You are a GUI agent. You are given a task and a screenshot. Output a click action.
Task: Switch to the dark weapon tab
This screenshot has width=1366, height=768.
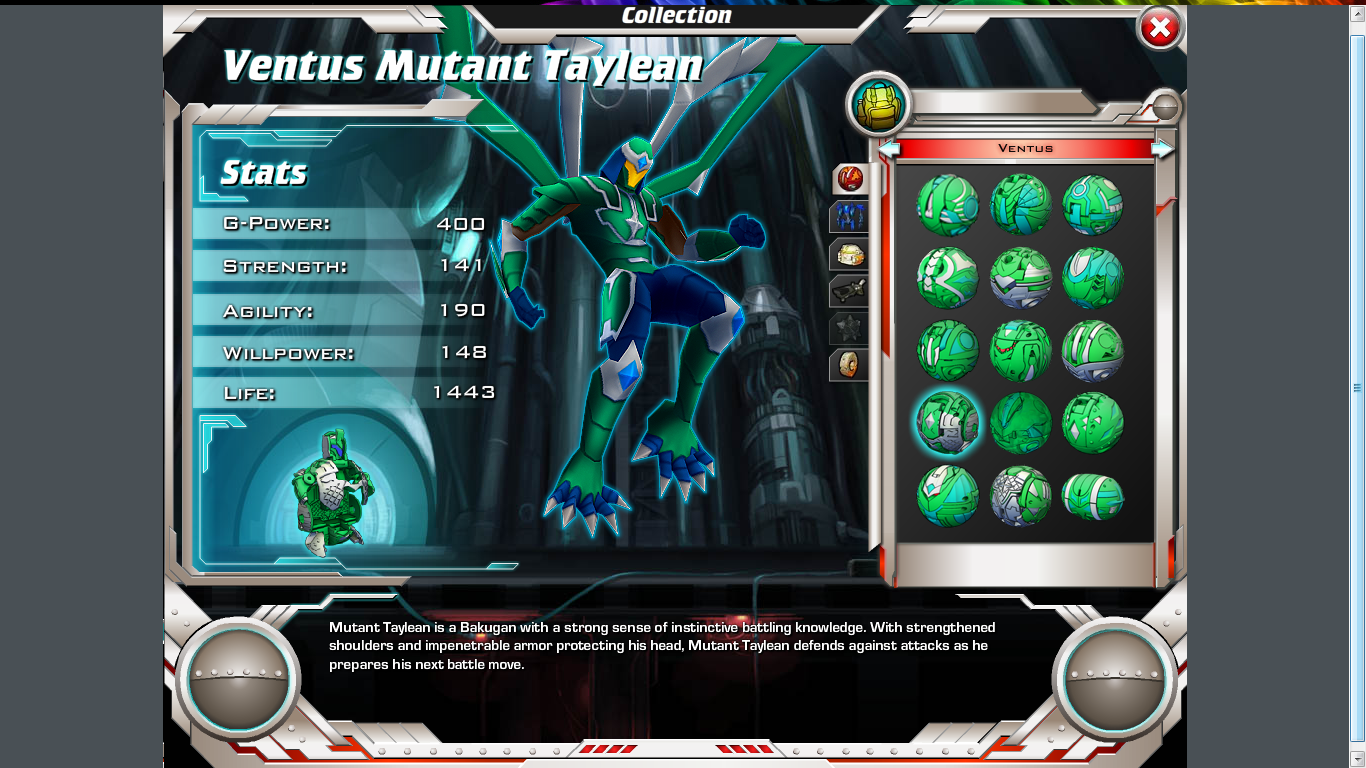click(849, 291)
